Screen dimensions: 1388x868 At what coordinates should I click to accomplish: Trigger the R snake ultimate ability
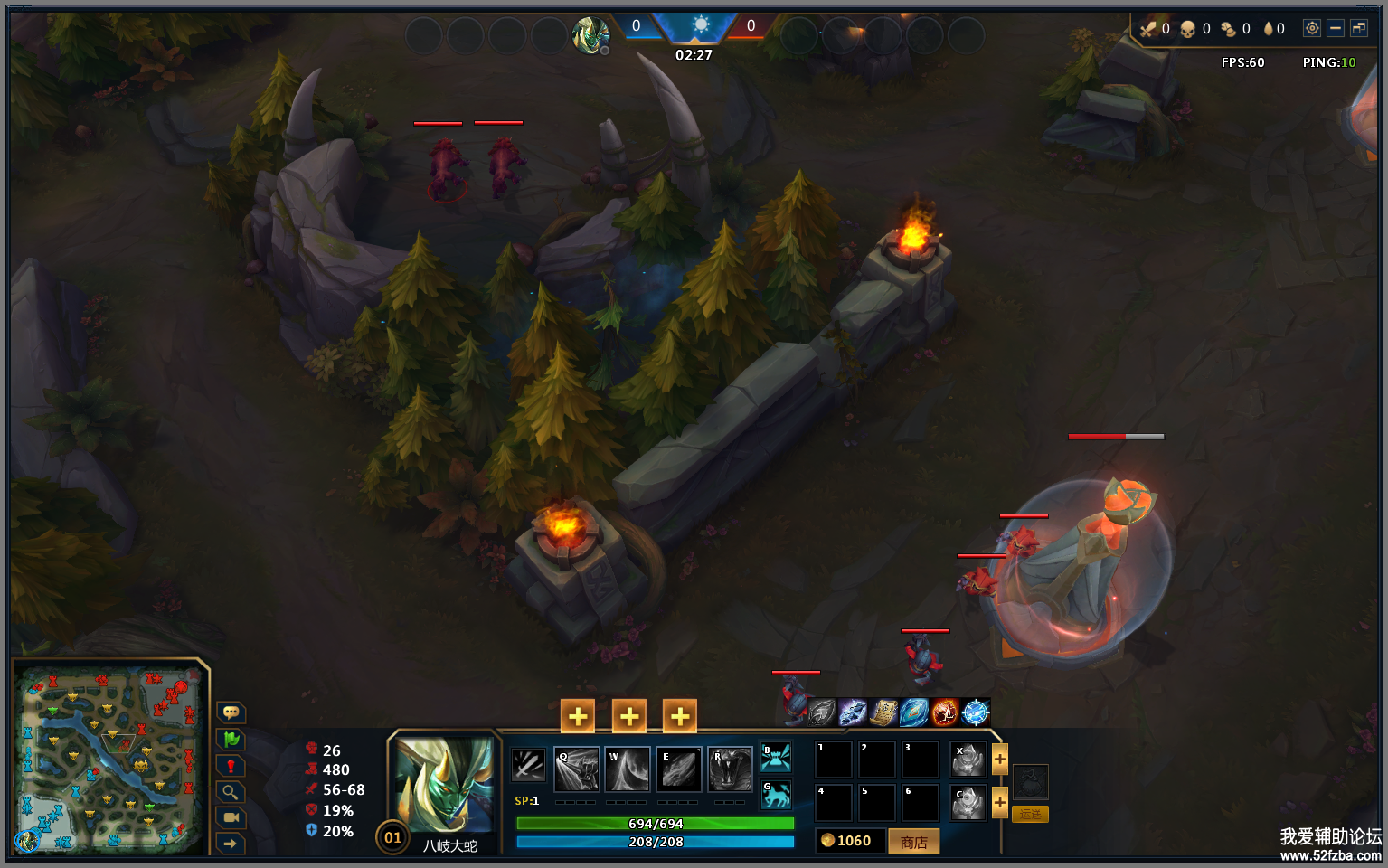730,769
